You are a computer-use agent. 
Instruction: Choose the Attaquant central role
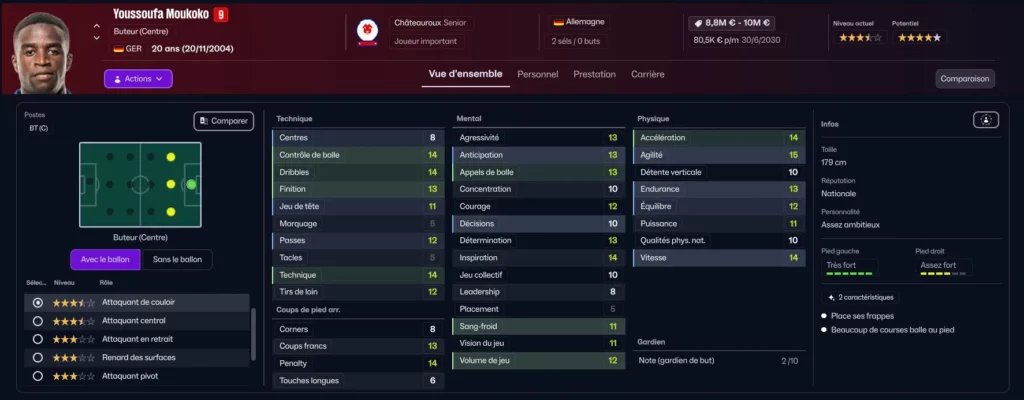[x=38, y=321]
